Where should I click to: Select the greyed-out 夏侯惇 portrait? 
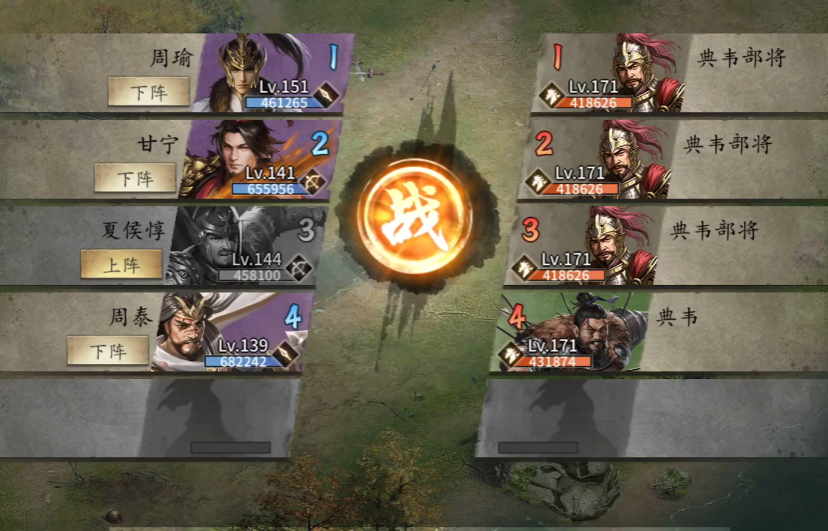pos(242,245)
